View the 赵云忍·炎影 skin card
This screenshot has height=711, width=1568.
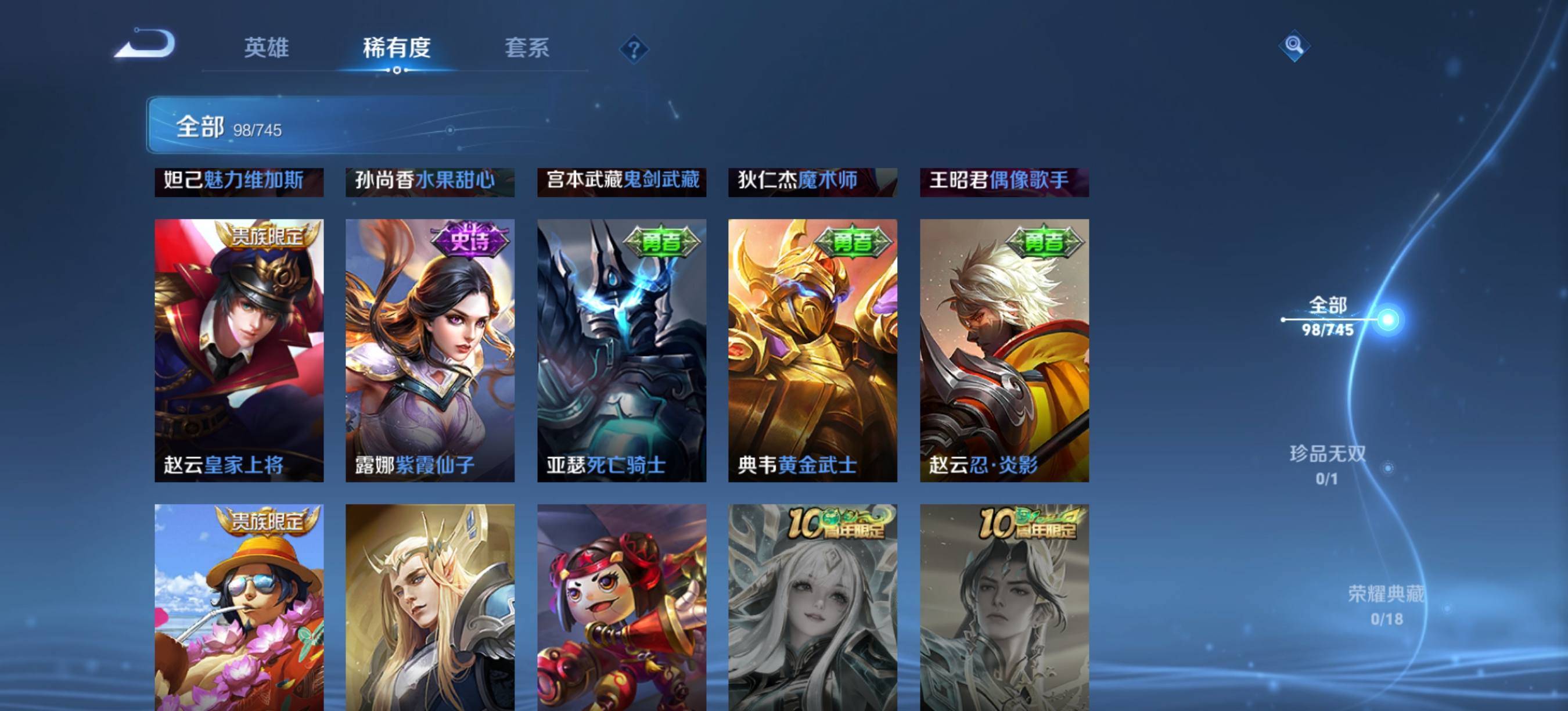click(x=1004, y=350)
